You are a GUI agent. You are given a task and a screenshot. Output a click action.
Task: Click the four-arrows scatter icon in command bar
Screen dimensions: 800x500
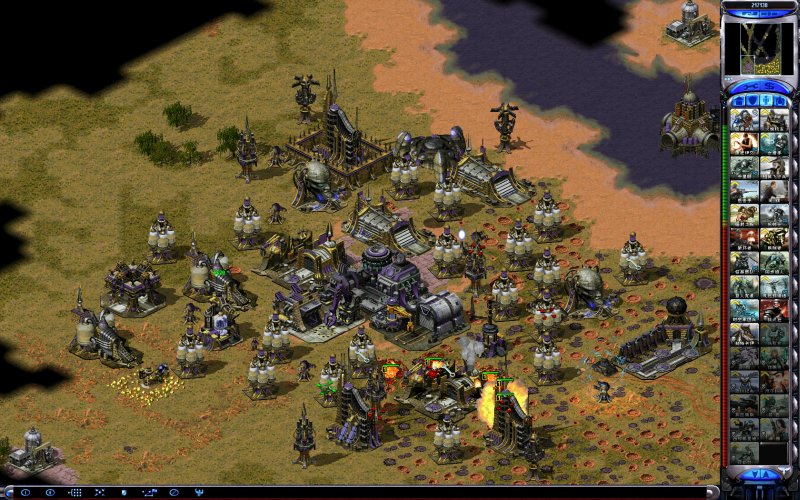pyautogui.click(x=100, y=493)
